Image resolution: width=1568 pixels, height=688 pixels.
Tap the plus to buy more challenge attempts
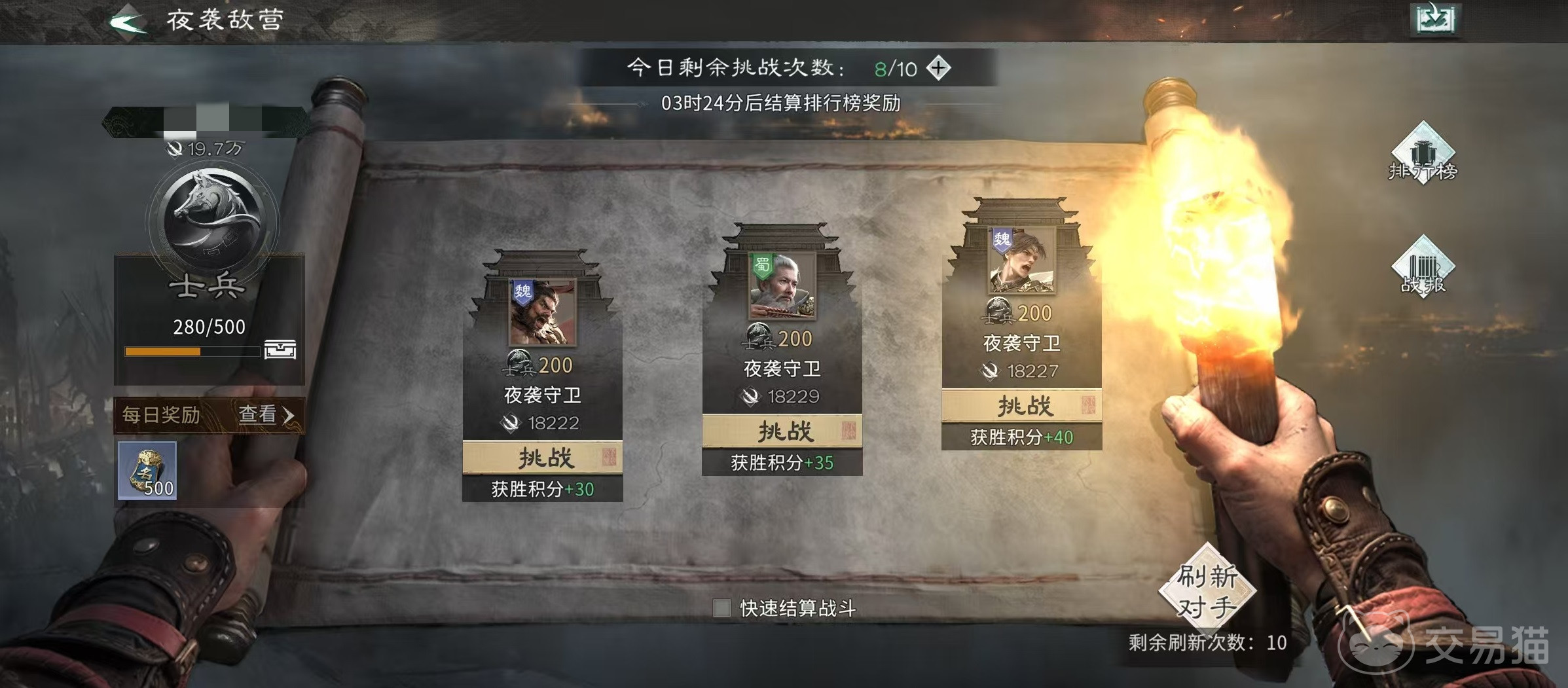pos(939,67)
